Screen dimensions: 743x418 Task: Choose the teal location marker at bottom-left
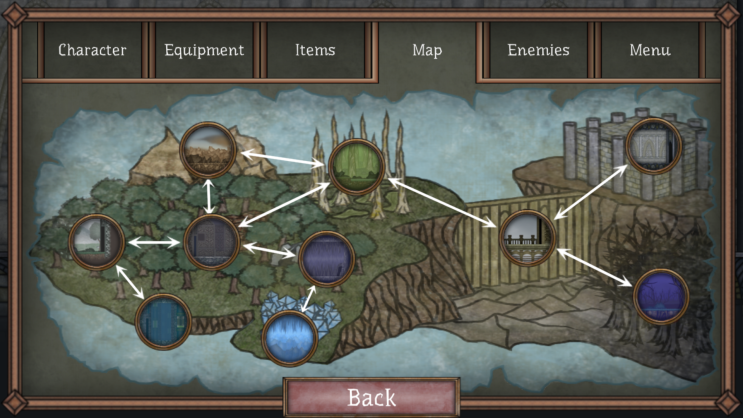point(163,321)
